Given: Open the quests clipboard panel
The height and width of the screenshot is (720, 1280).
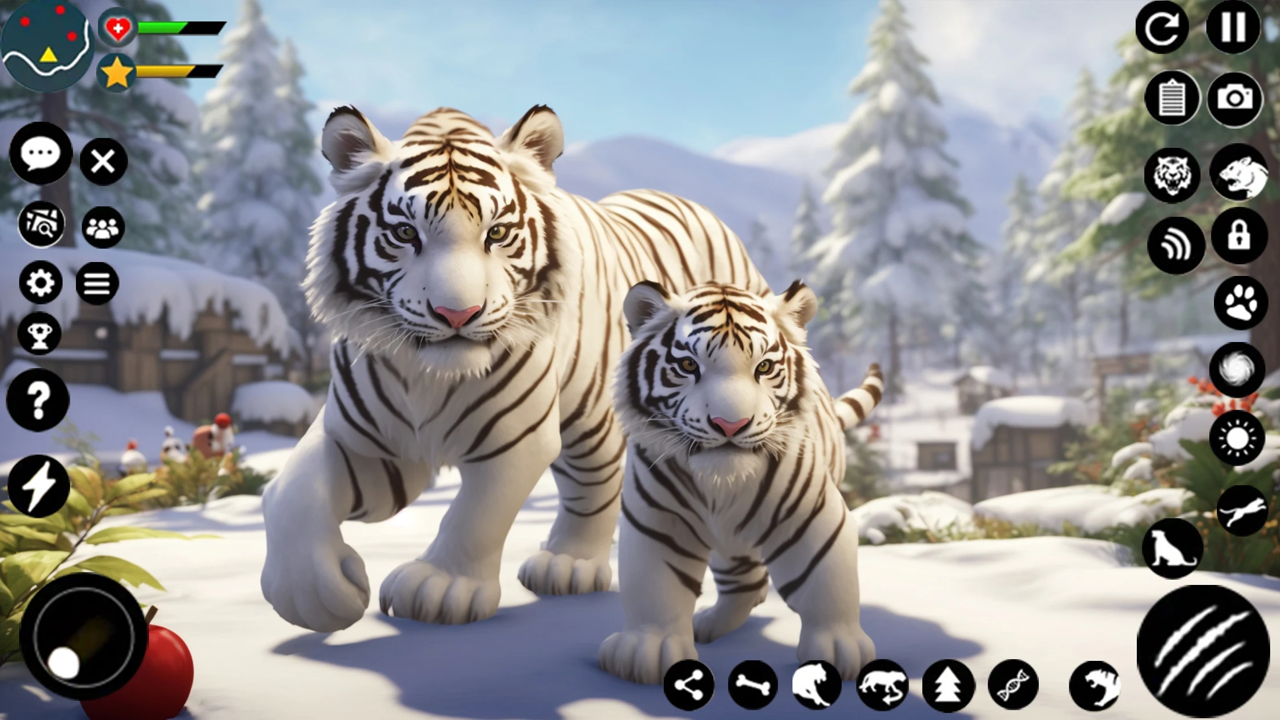Looking at the screenshot, I should (x=1172, y=98).
